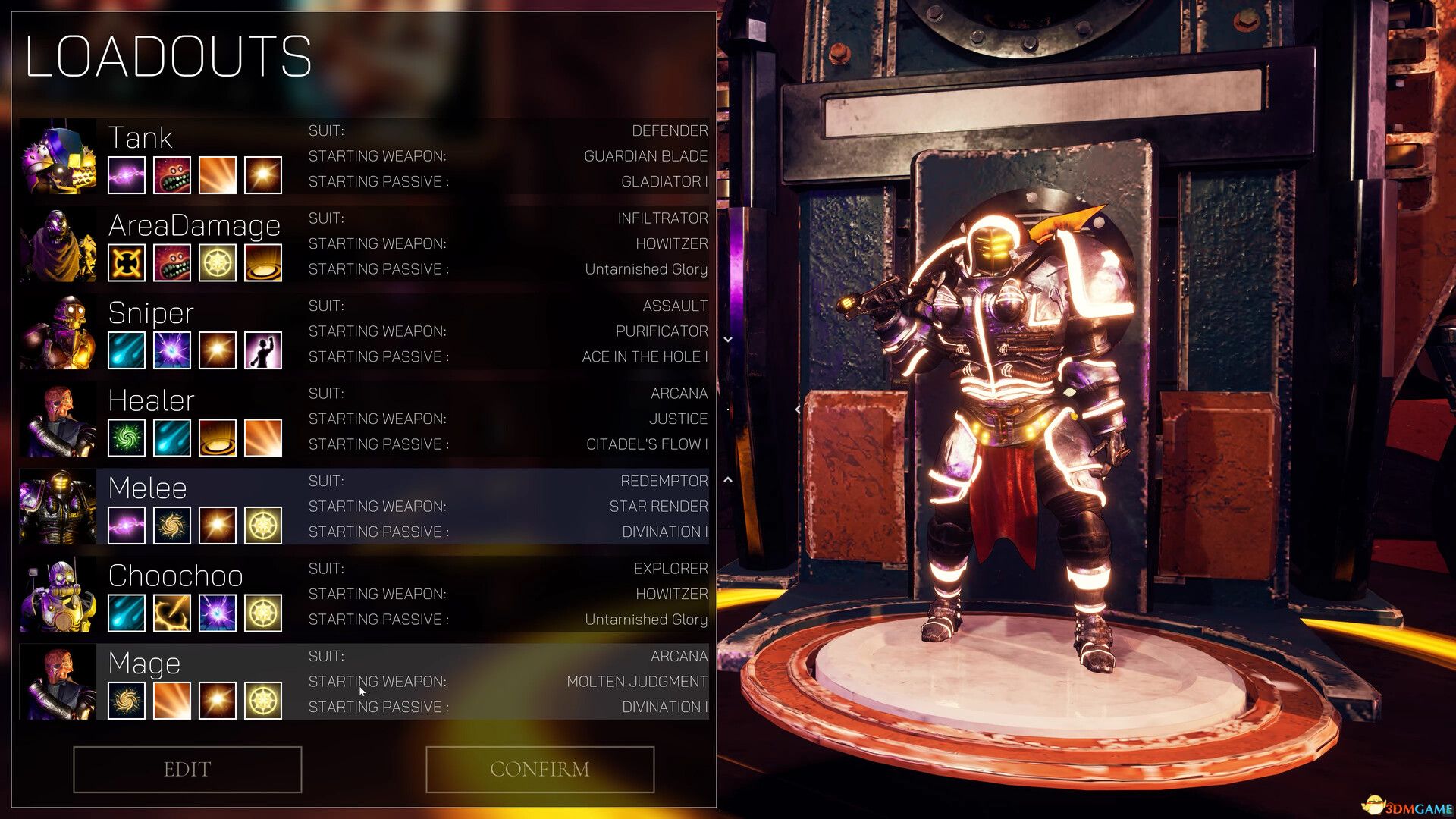1456x819 pixels.
Task: Select Melee's golden wheel skill icon
Action: pyautogui.click(x=262, y=525)
